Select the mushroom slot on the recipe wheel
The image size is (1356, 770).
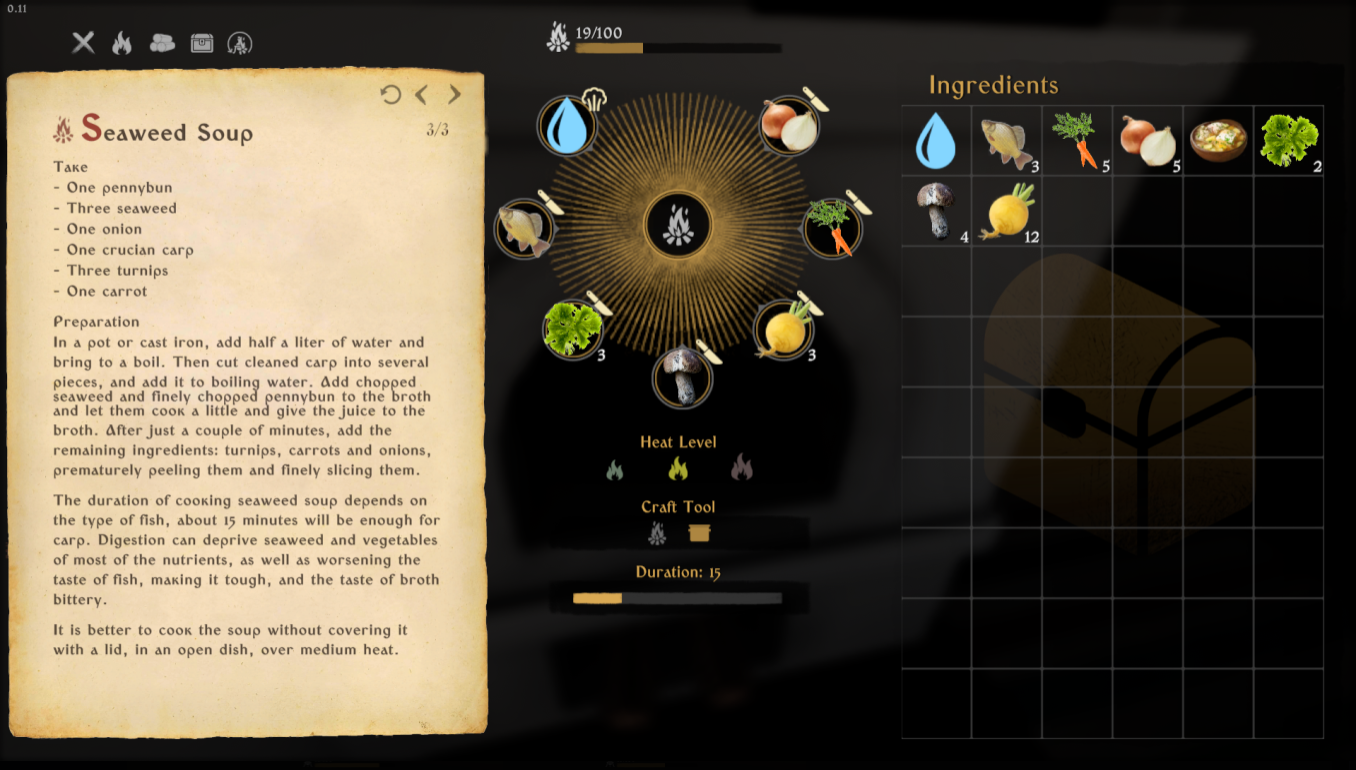coord(682,377)
